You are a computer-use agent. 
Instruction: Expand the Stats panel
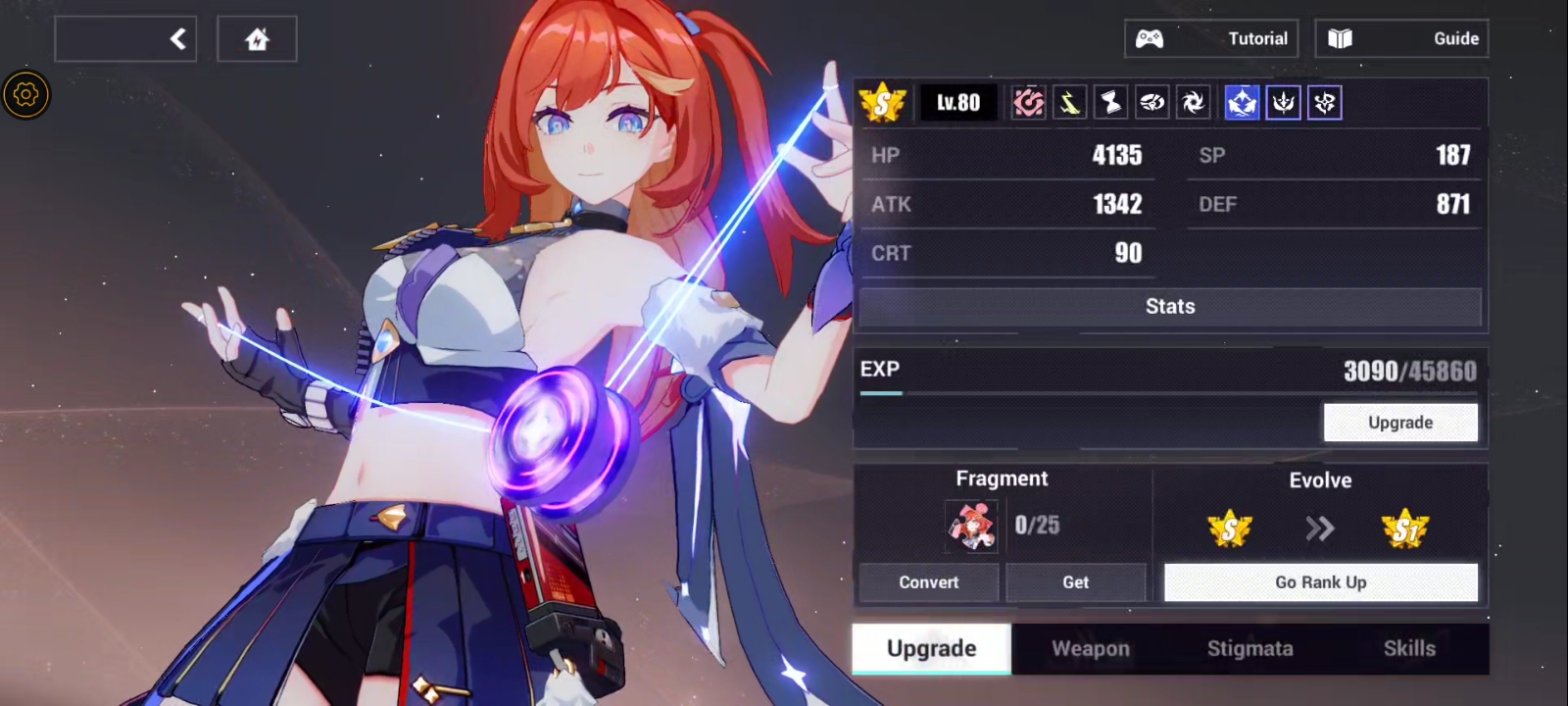1170,306
